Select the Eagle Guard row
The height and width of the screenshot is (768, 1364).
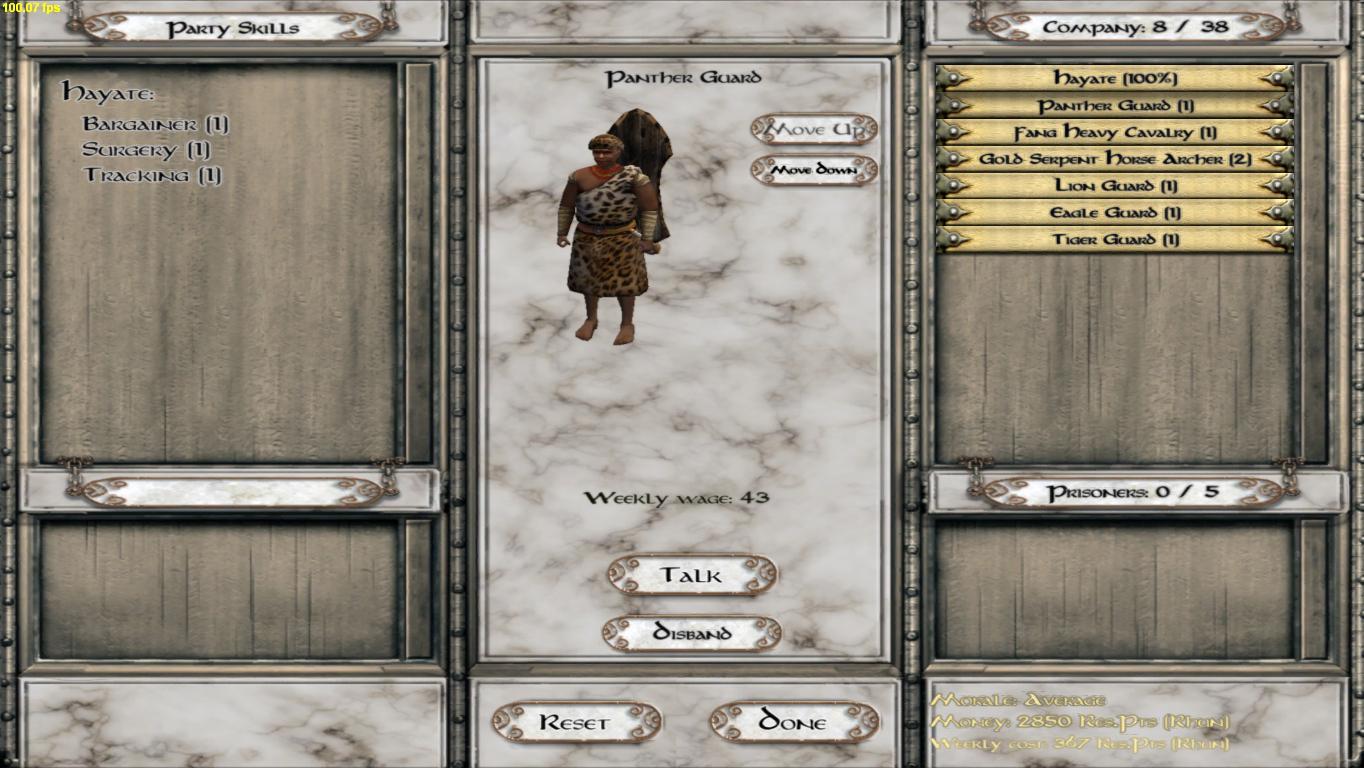tap(1114, 213)
